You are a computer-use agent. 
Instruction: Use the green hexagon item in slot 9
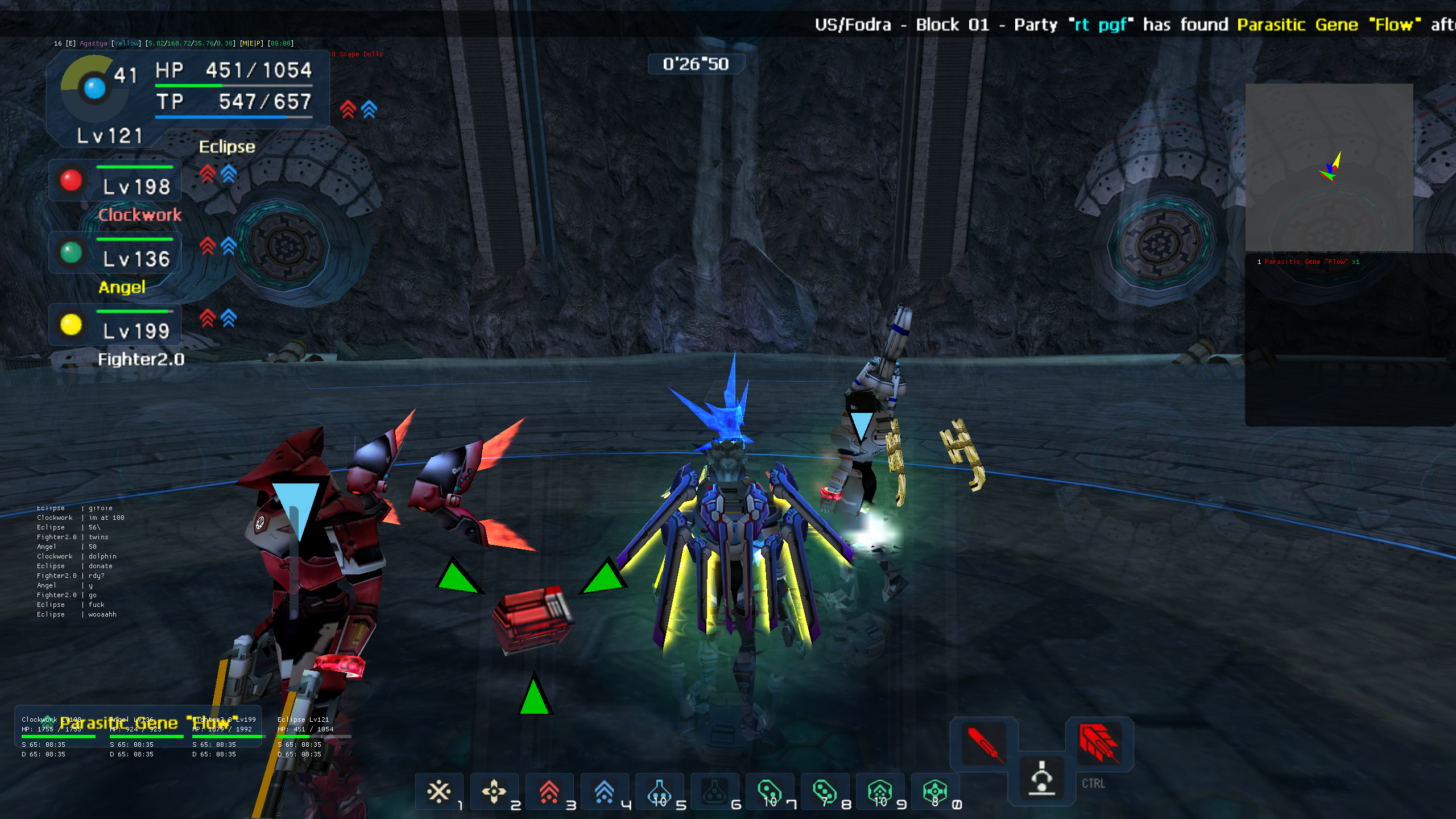880,792
